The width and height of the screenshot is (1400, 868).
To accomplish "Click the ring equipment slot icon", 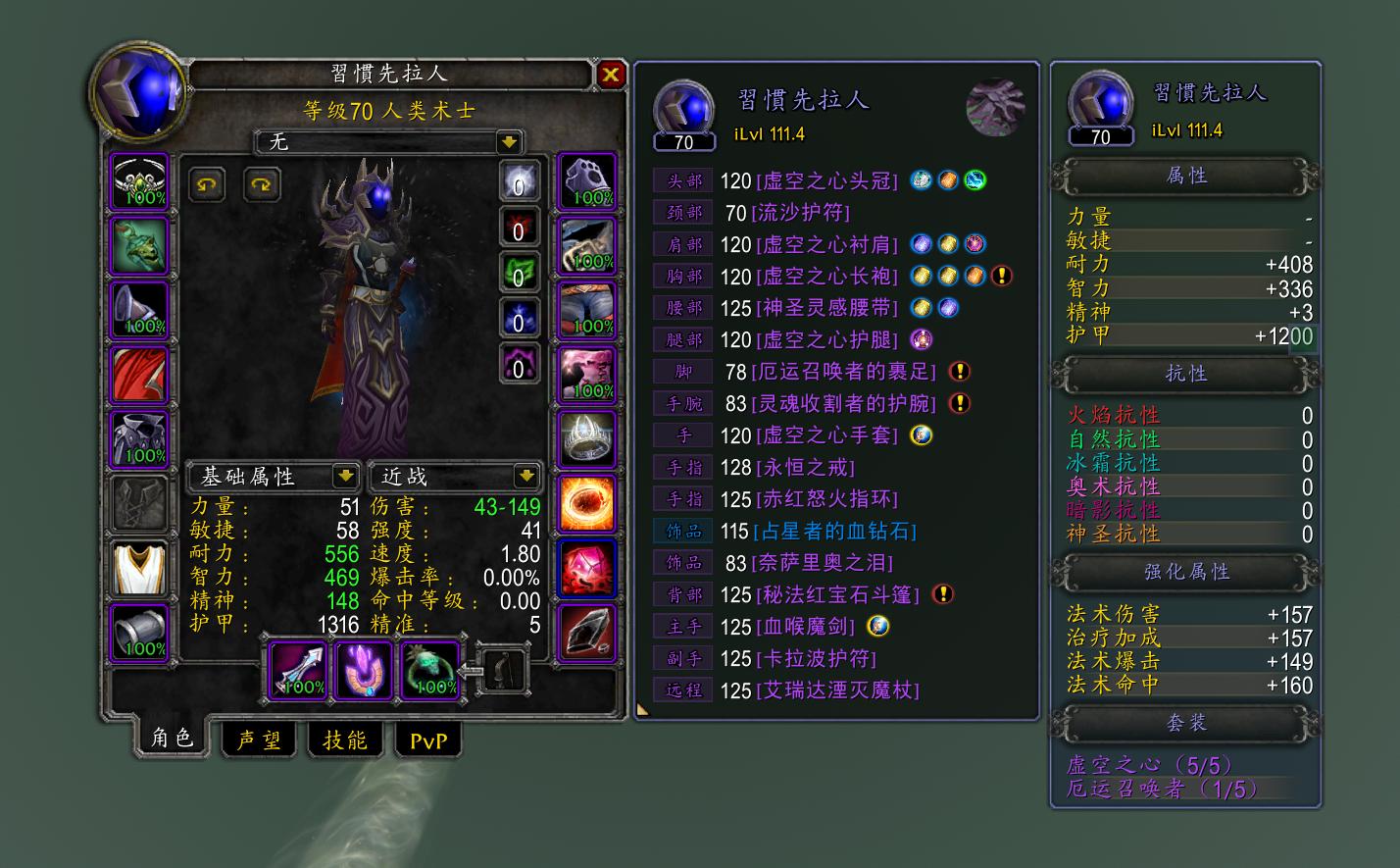I will (x=586, y=438).
